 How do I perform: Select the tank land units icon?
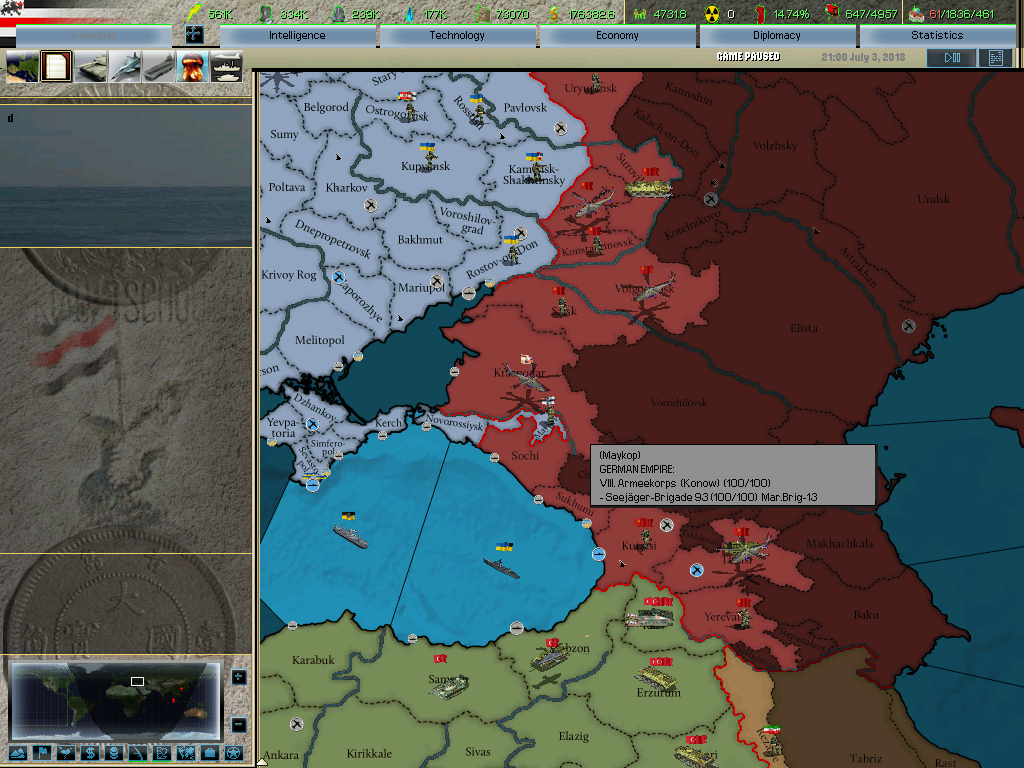[x=91, y=67]
